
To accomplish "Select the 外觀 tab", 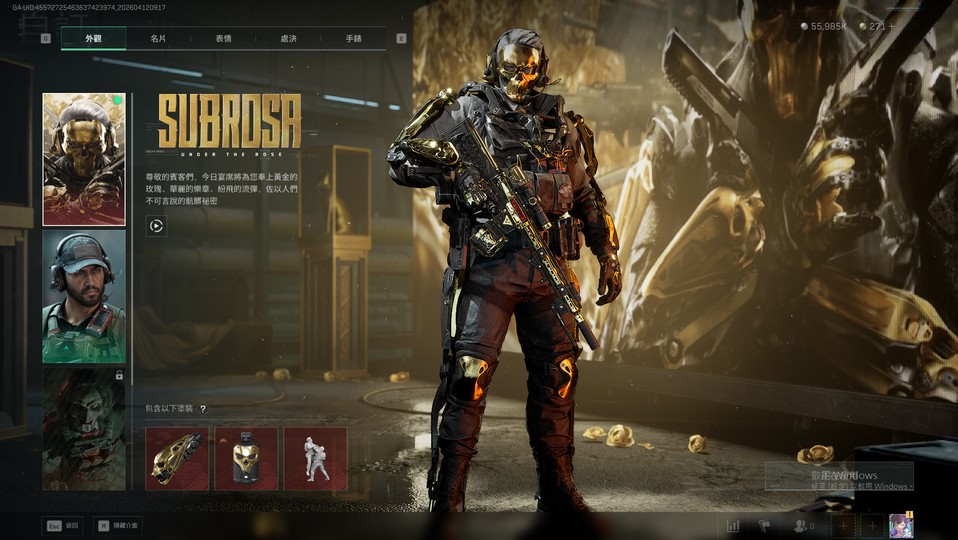I will pos(93,39).
